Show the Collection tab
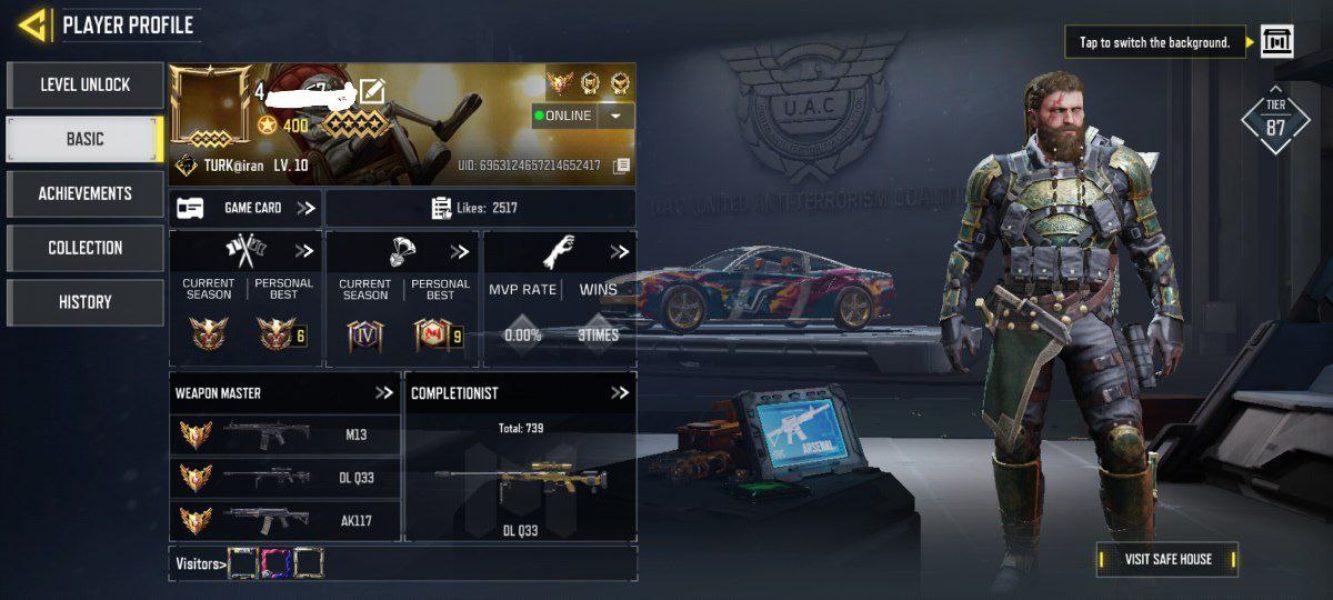1333x600 pixels. click(85, 247)
